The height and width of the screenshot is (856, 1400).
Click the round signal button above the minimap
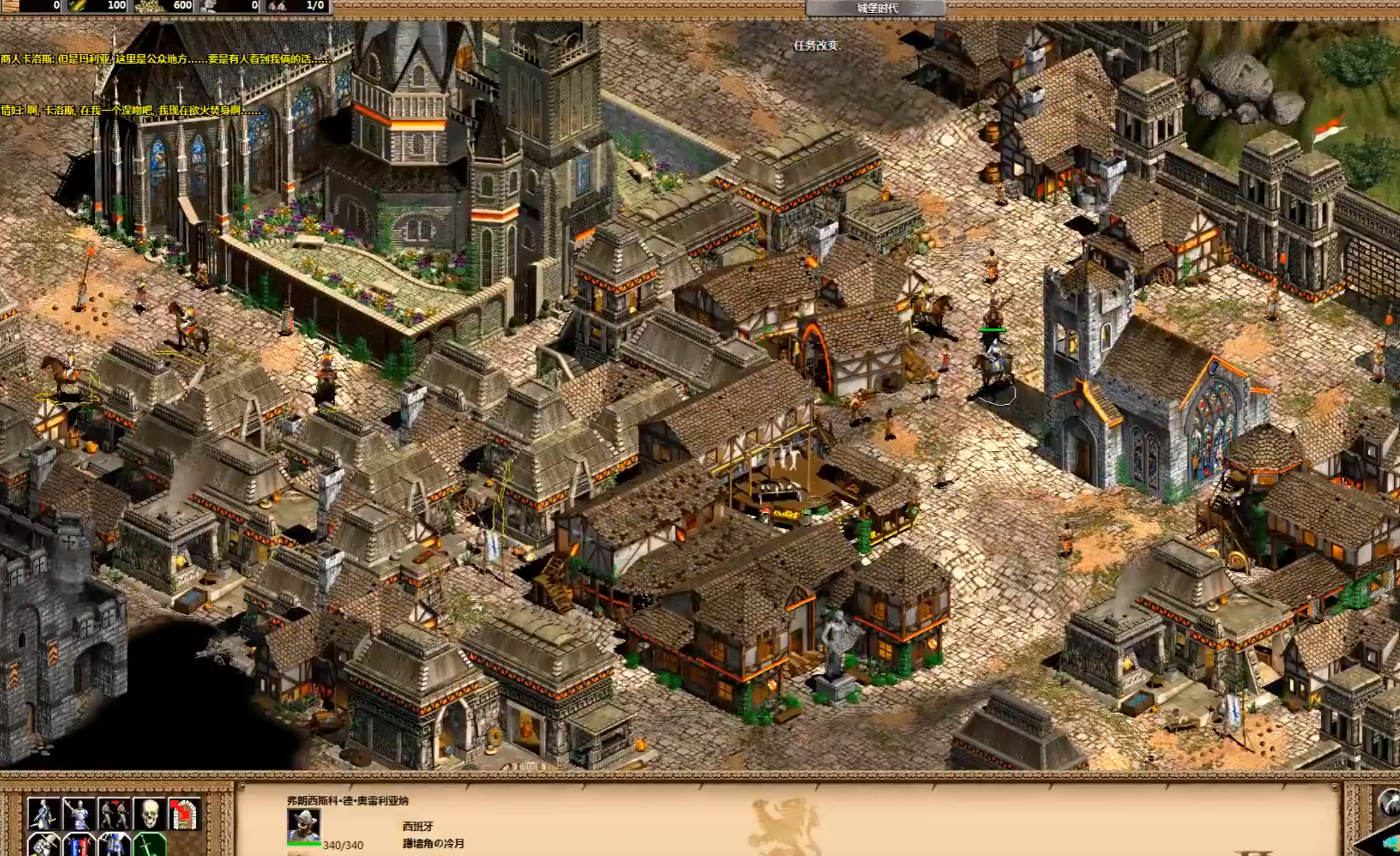[1389, 802]
